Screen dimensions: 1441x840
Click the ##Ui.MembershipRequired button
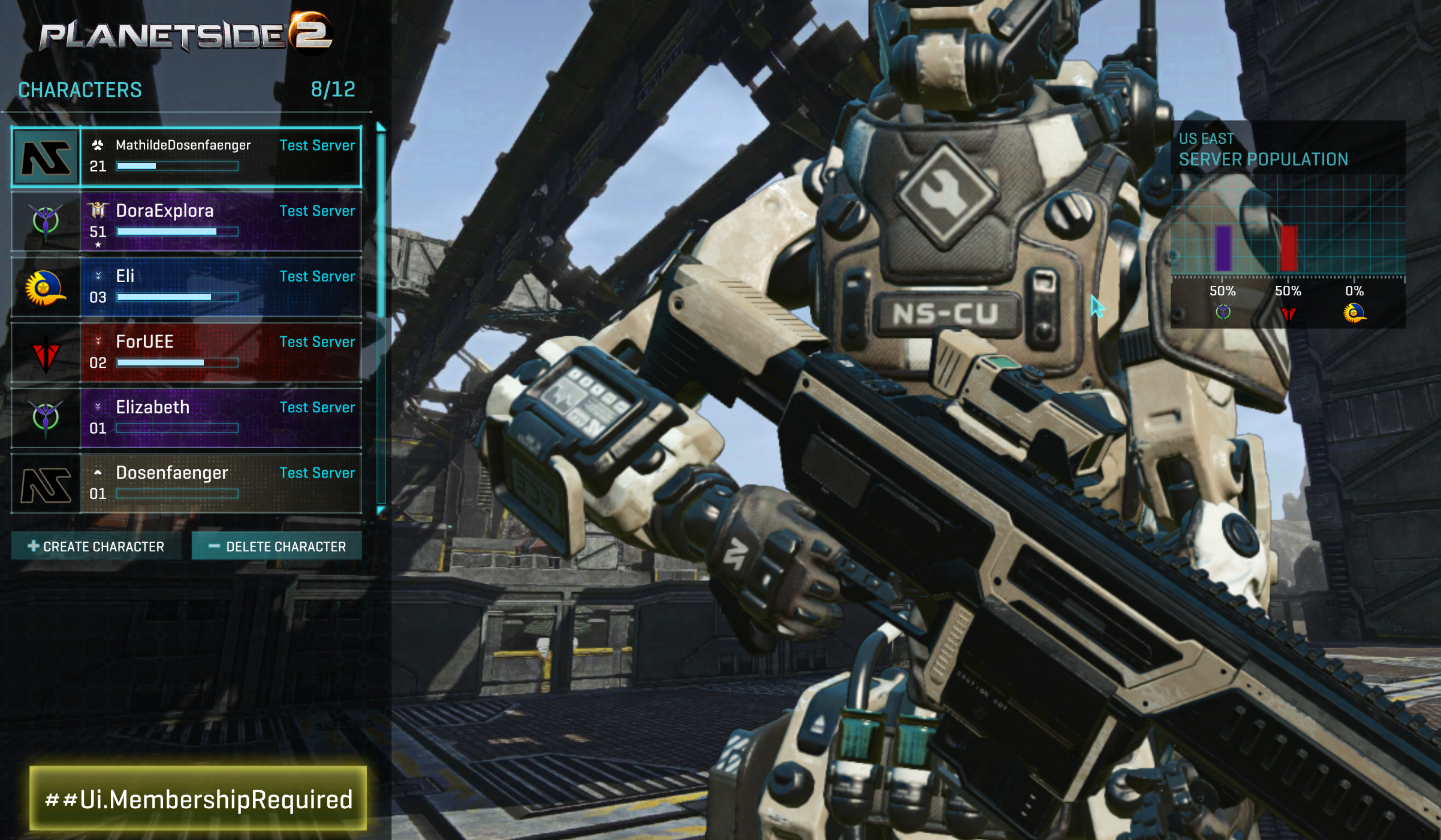(x=198, y=799)
